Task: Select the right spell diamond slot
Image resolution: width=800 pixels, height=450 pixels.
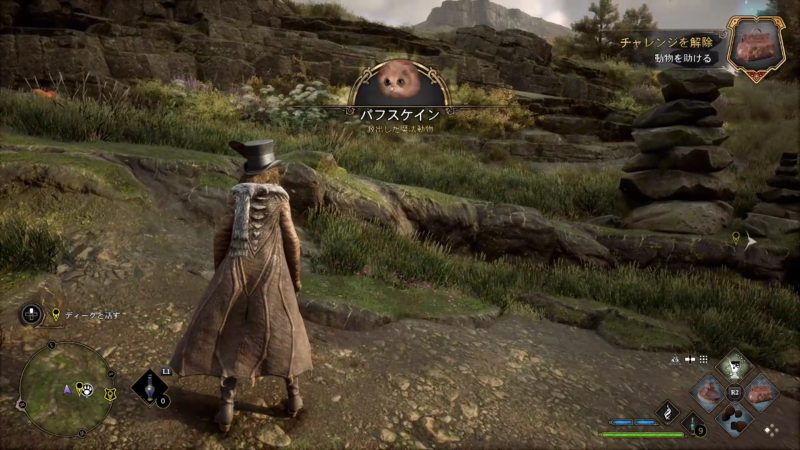Action: coord(761,392)
